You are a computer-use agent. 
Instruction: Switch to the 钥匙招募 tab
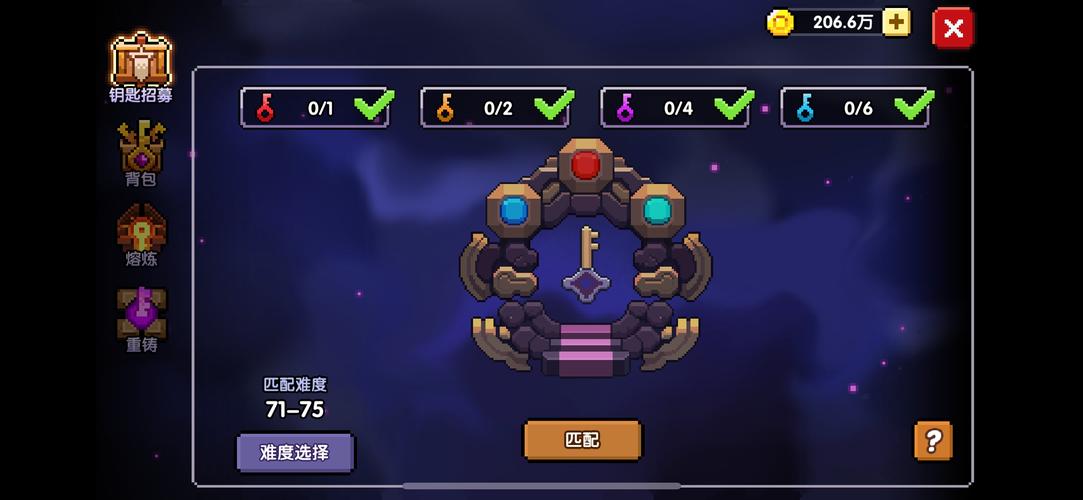tap(141, 67)
